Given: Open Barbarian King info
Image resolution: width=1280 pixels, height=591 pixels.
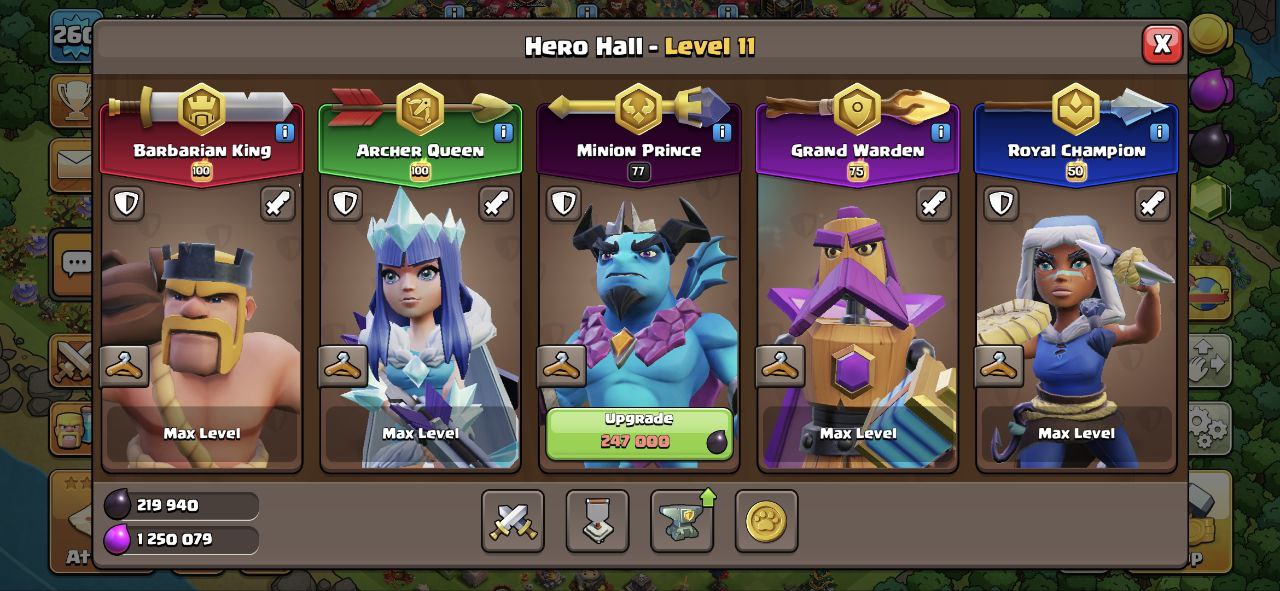Looking at the screenshot, I should [x=285, y=132].
